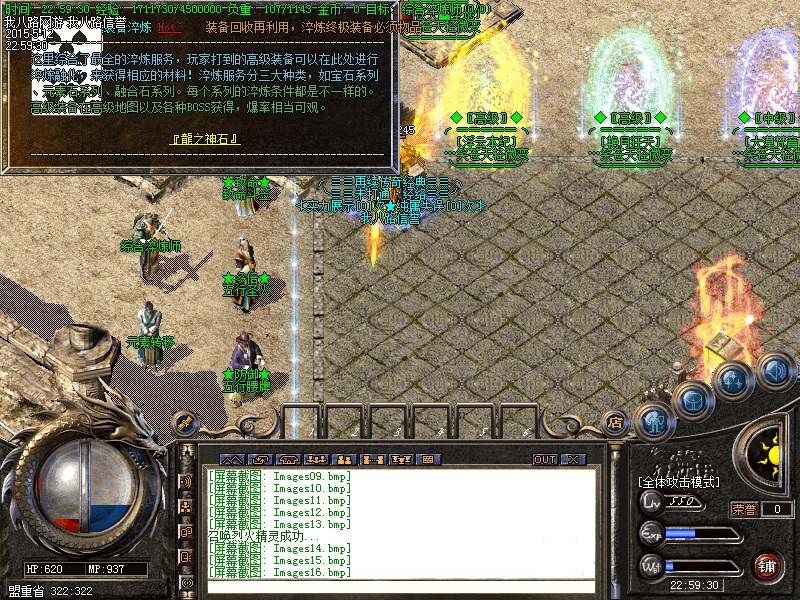Viewport: 800px width, 600px height.
Task: Click the 全体攻击模式 attack mode label
Action: tap(678, 482)
